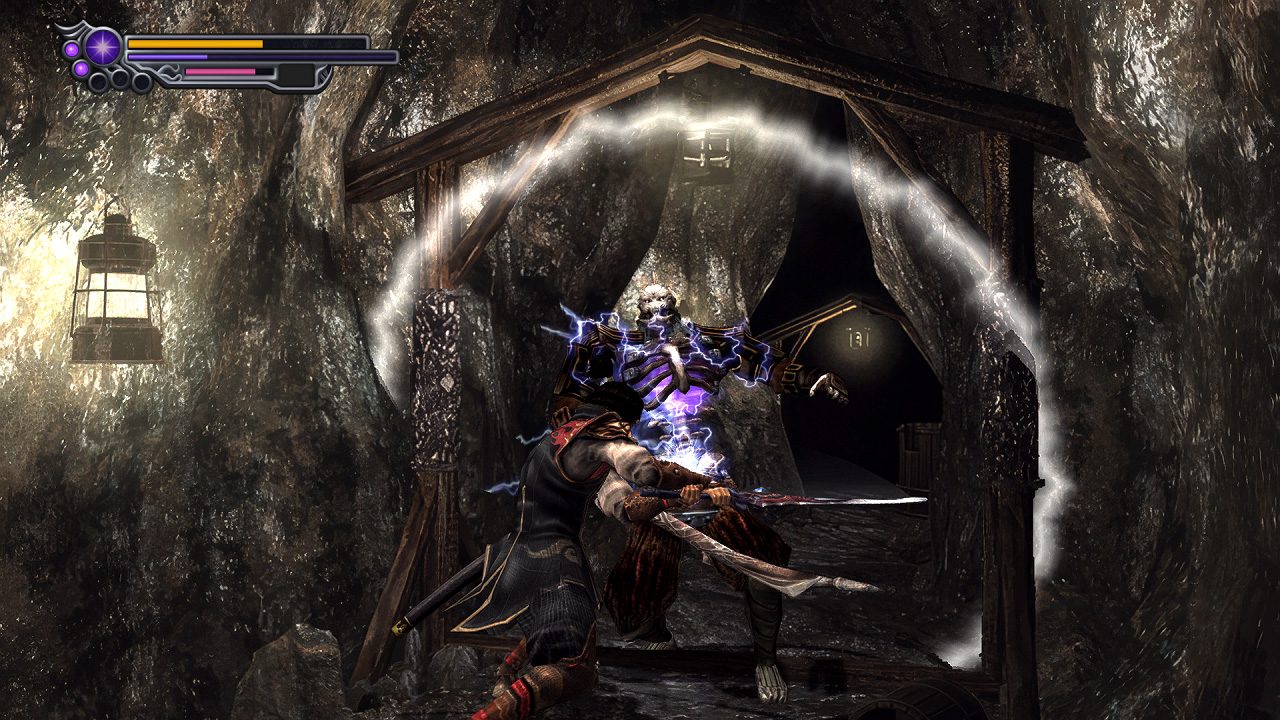Click the upper small glowing purple orb

tap(70, 48)
